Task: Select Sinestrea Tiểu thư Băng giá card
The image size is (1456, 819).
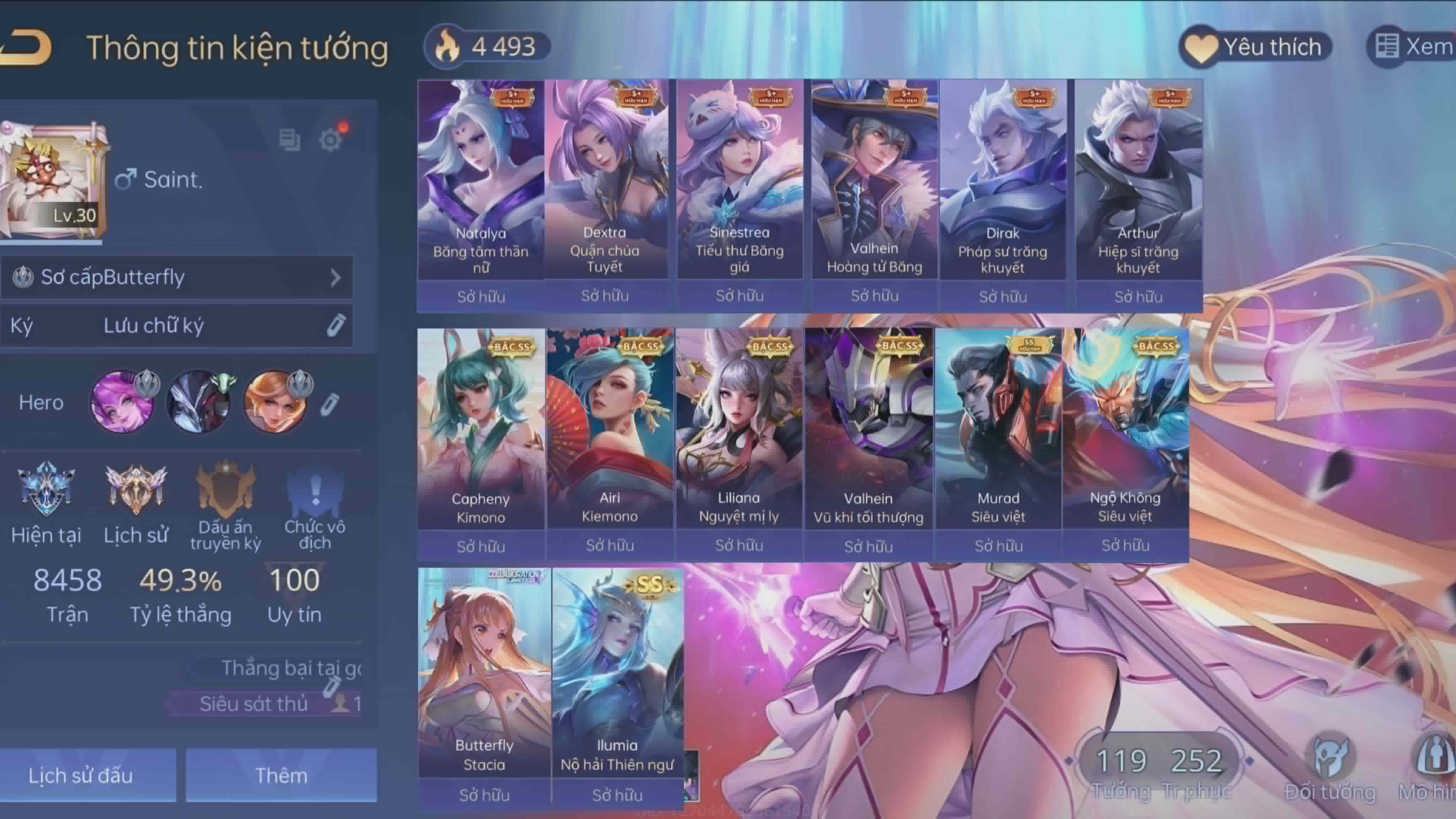Action: point(739,181)
